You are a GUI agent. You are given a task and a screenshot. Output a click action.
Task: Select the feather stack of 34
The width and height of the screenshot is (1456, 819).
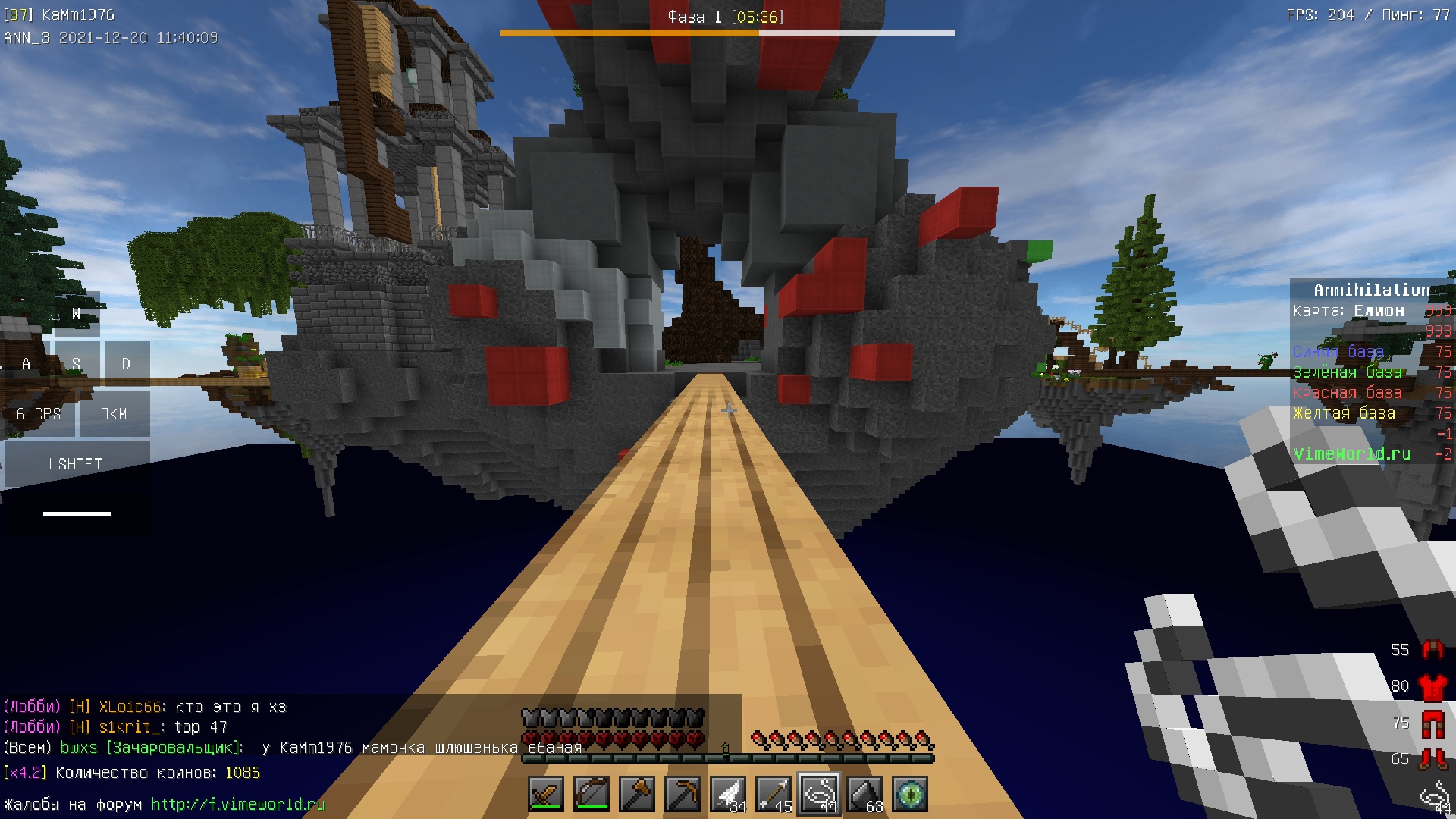click(728, 794)
